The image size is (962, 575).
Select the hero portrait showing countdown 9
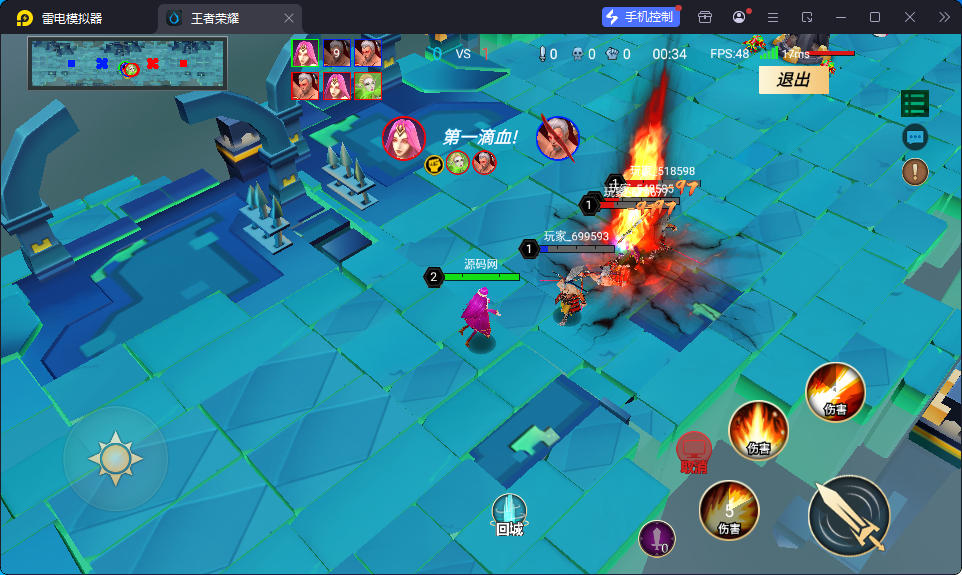pos(336,53)
